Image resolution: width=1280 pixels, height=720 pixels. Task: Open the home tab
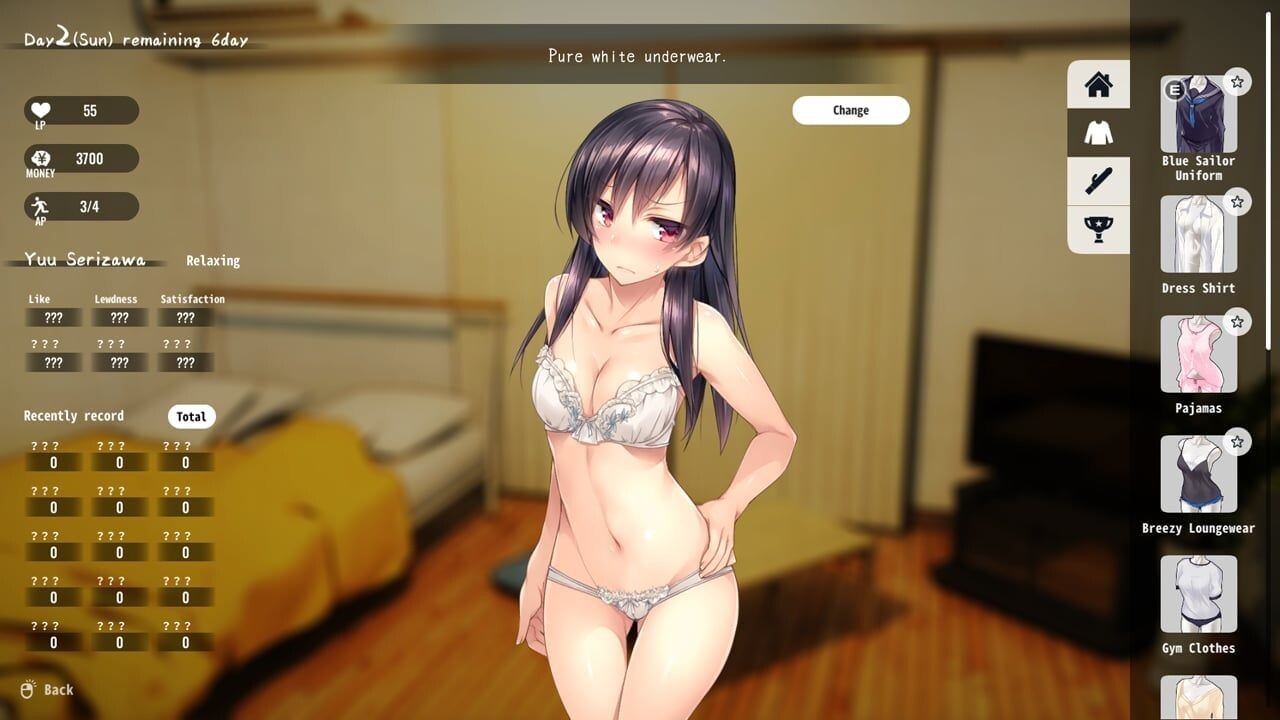(1098, 84)
